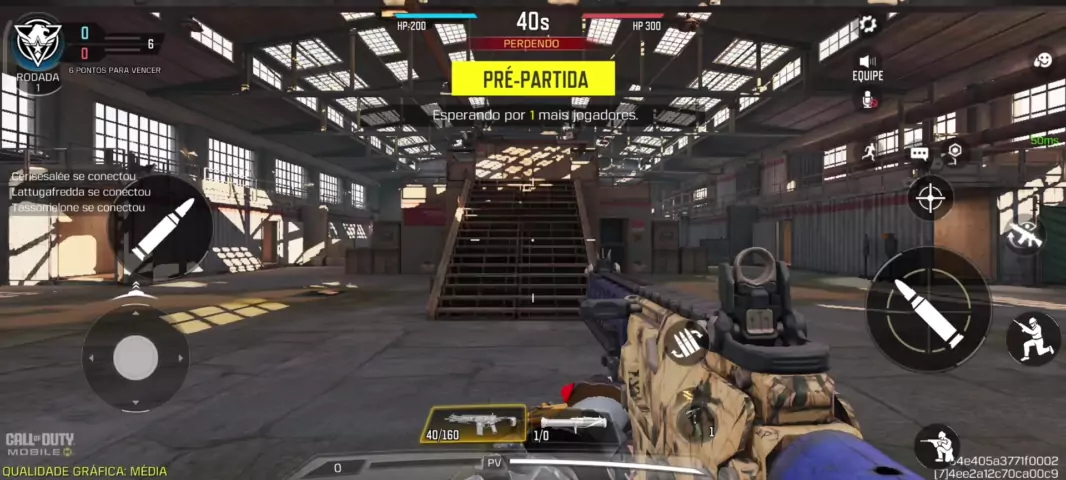Open the emote smiley face wheel
The image size is (1066, 480).
click(x=1042, y=61)
